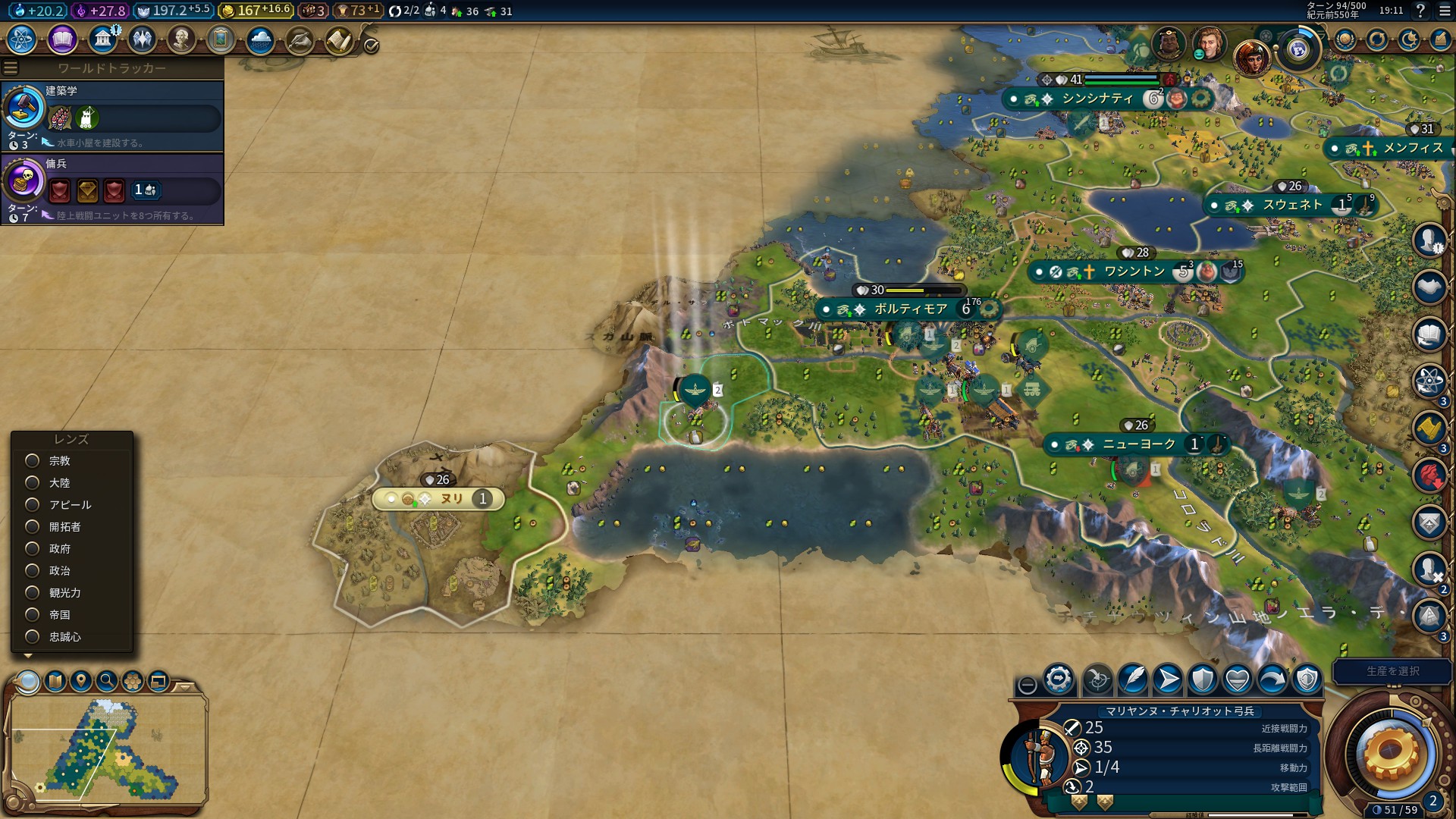1456x819 pixels.
Task: Select the ボルティモア city banner
Action: pyautogui.click(x=910, y=309)
